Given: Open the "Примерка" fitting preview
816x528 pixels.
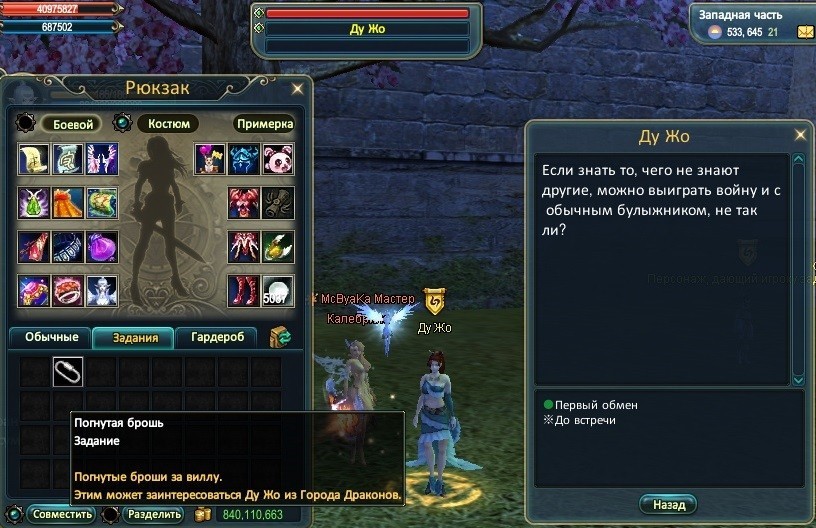Looking at the screenshot, I should click(264, 124).
